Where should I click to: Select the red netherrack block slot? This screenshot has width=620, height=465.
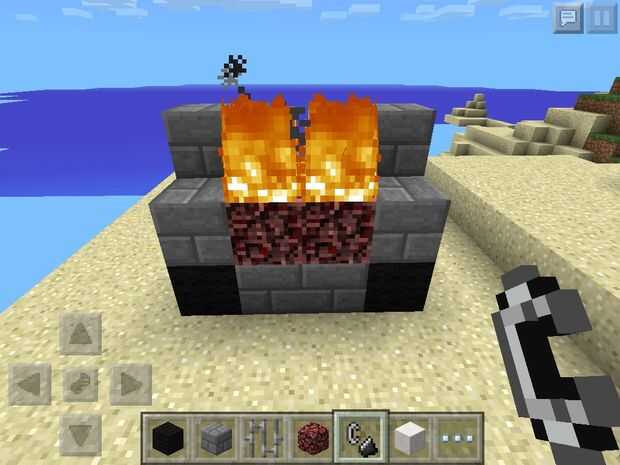[310, 438]
